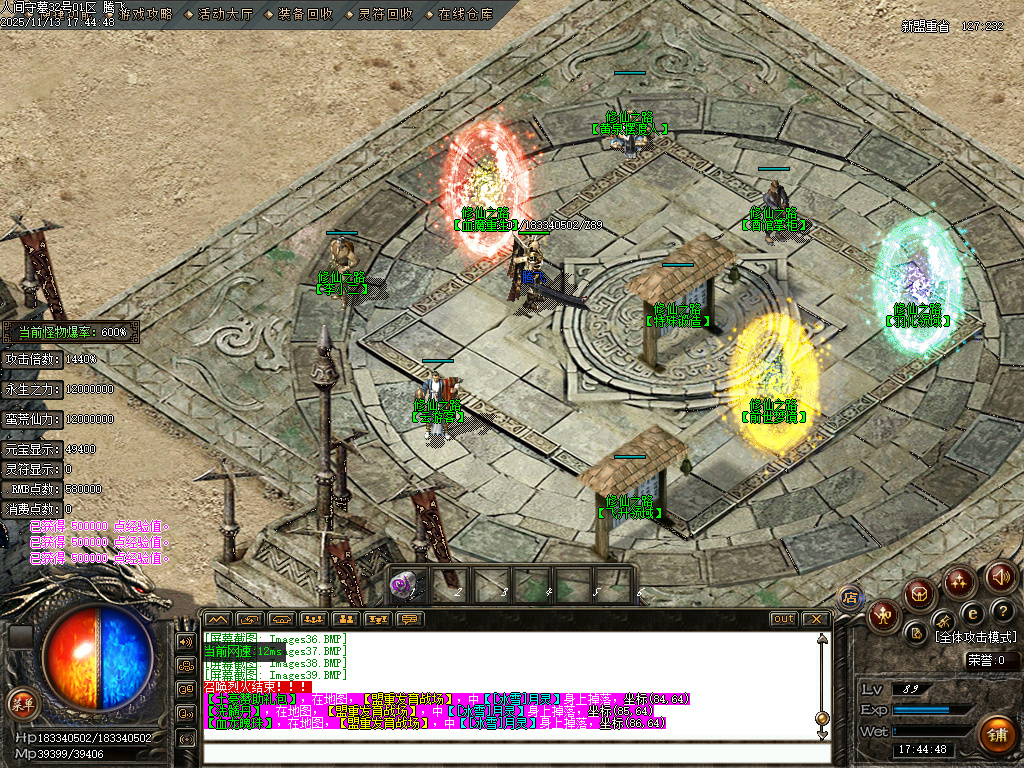Open the 活动大厅 activity hall

click(224, 15)
